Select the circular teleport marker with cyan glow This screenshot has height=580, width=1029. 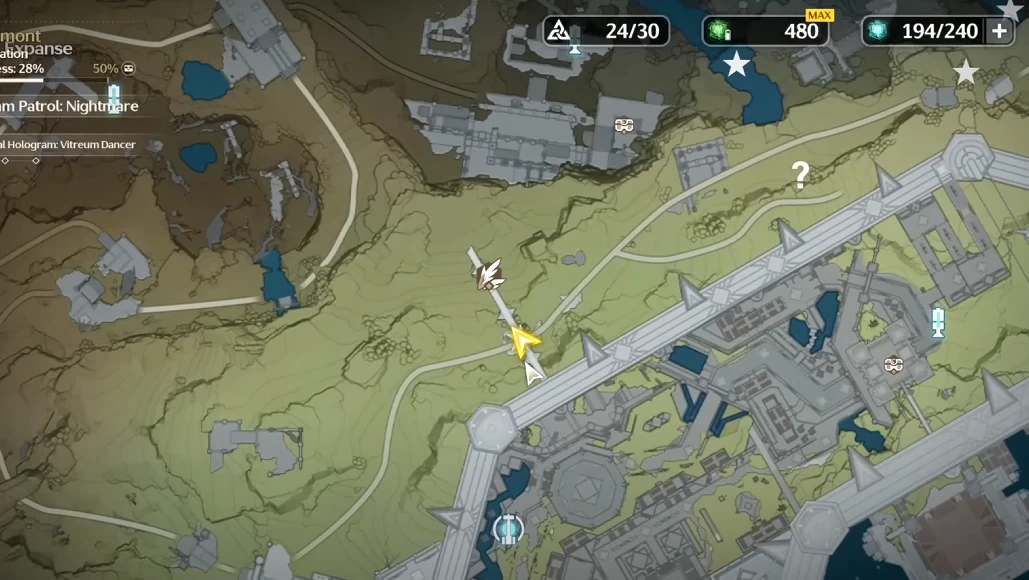tap(508, 528)
